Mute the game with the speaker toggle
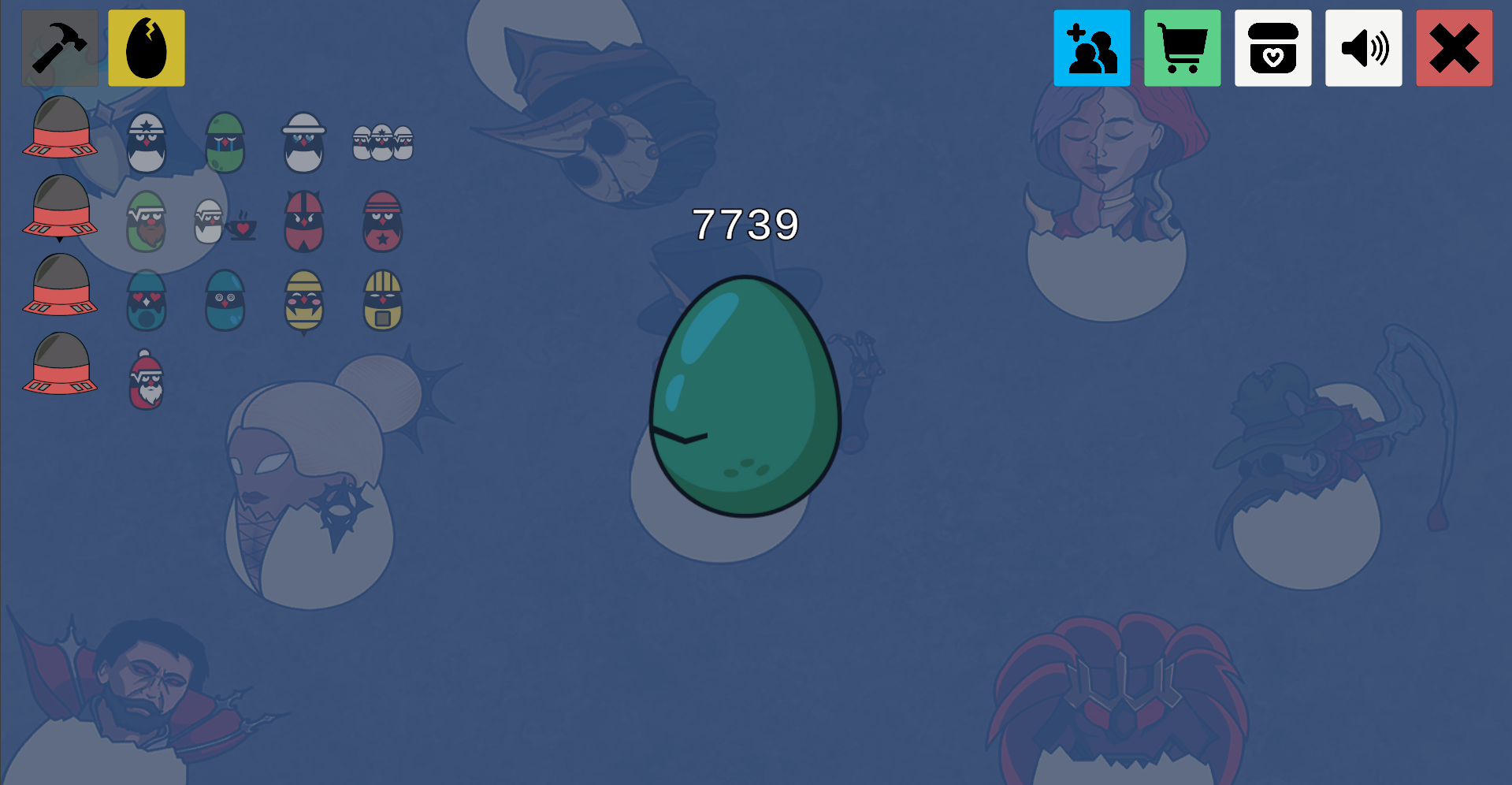This screenshot has width=1512, height=785. (x=1364, y=47)
